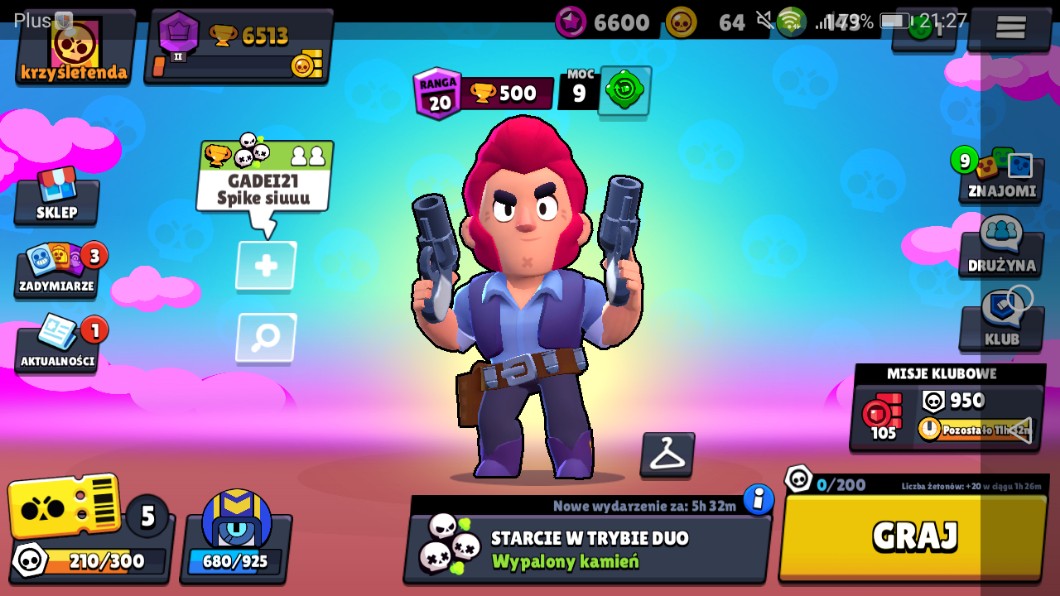Viewport: 1060px width, 596px height.
Task: Open the DRUŻYNA team menu
Action: coord(1001,250)
